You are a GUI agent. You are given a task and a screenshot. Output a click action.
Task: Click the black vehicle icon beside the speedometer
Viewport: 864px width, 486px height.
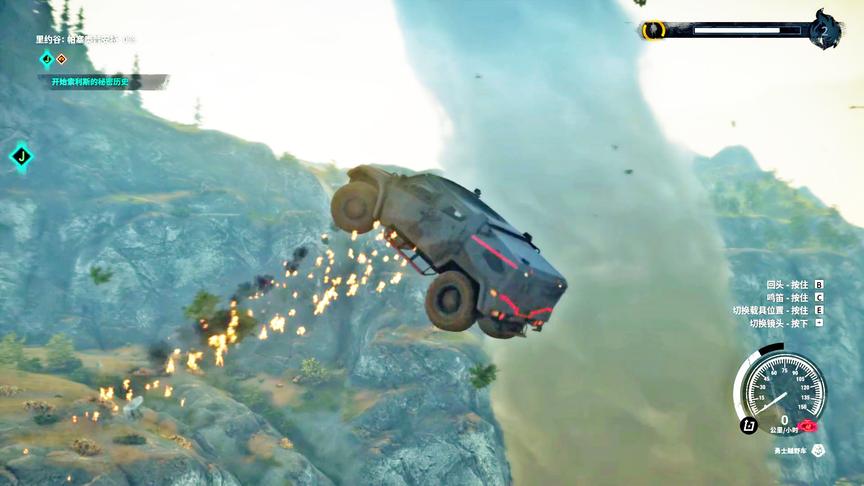coord(748,425)
